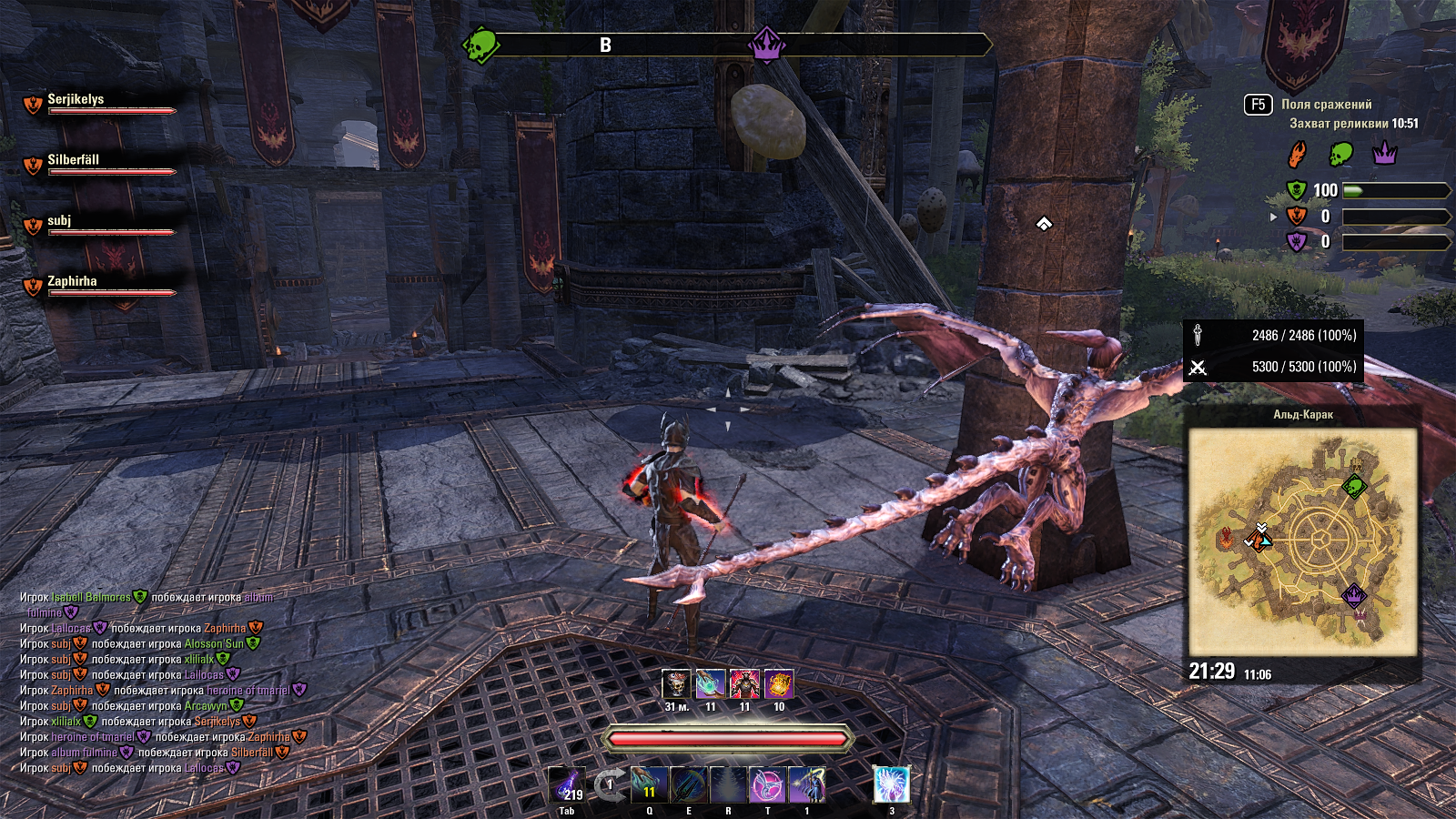Screen dimensions: 1456x819
Task: Click the weapon swap arrows icon
Action: (609, 784)
